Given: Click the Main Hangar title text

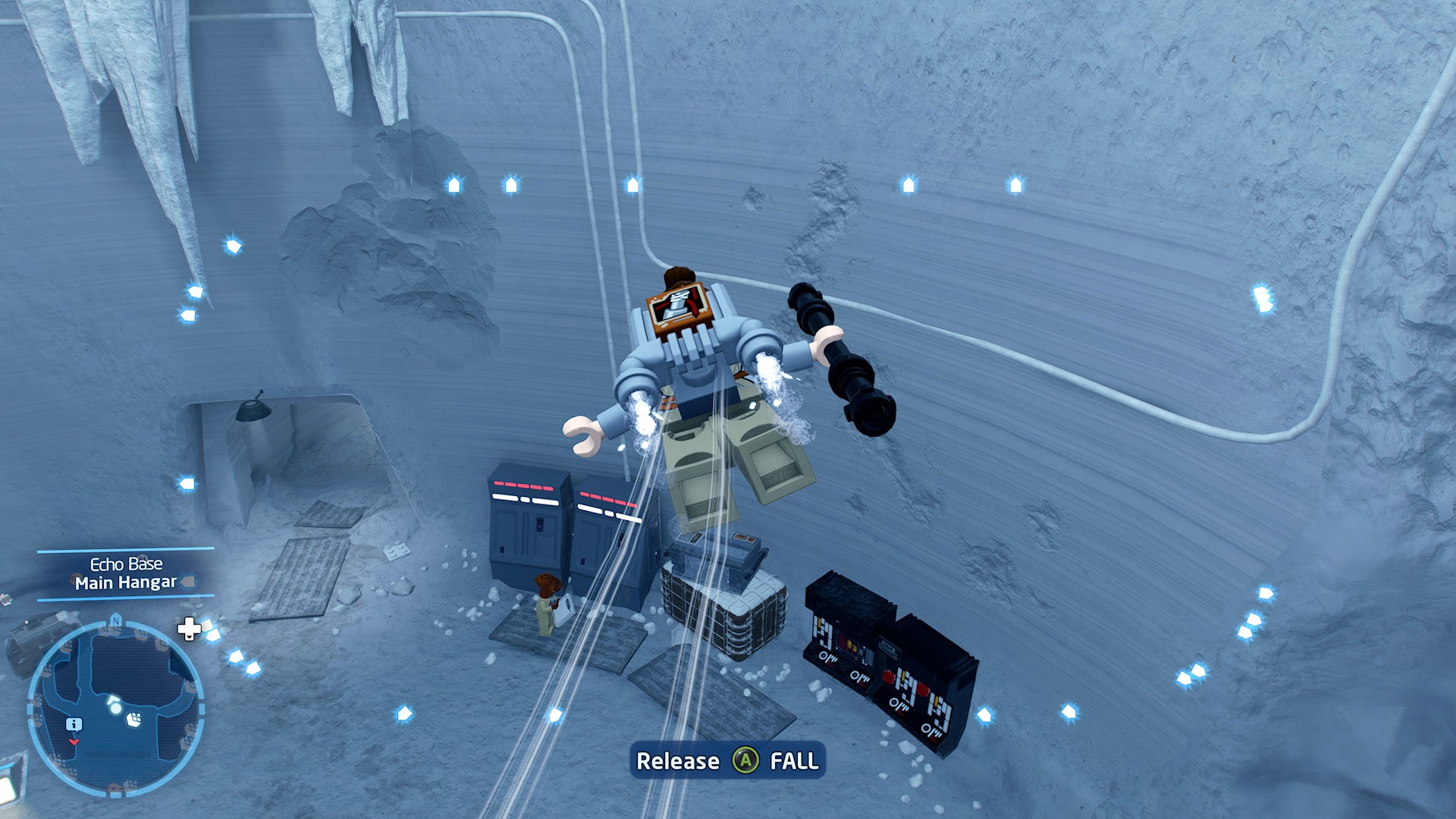Looking at the screenshot, I should click(126, 582).
